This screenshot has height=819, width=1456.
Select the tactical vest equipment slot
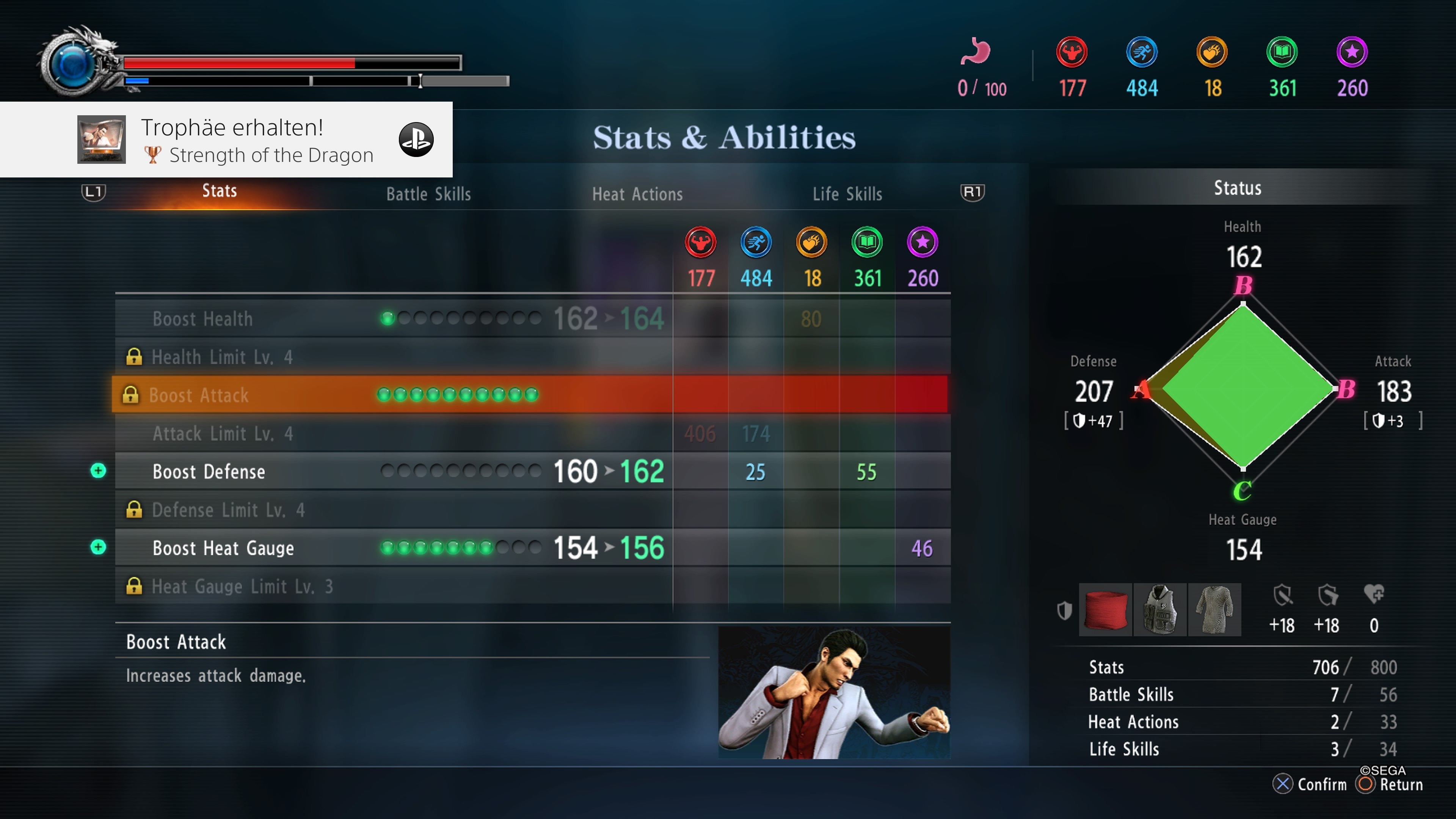[1160, 610]
